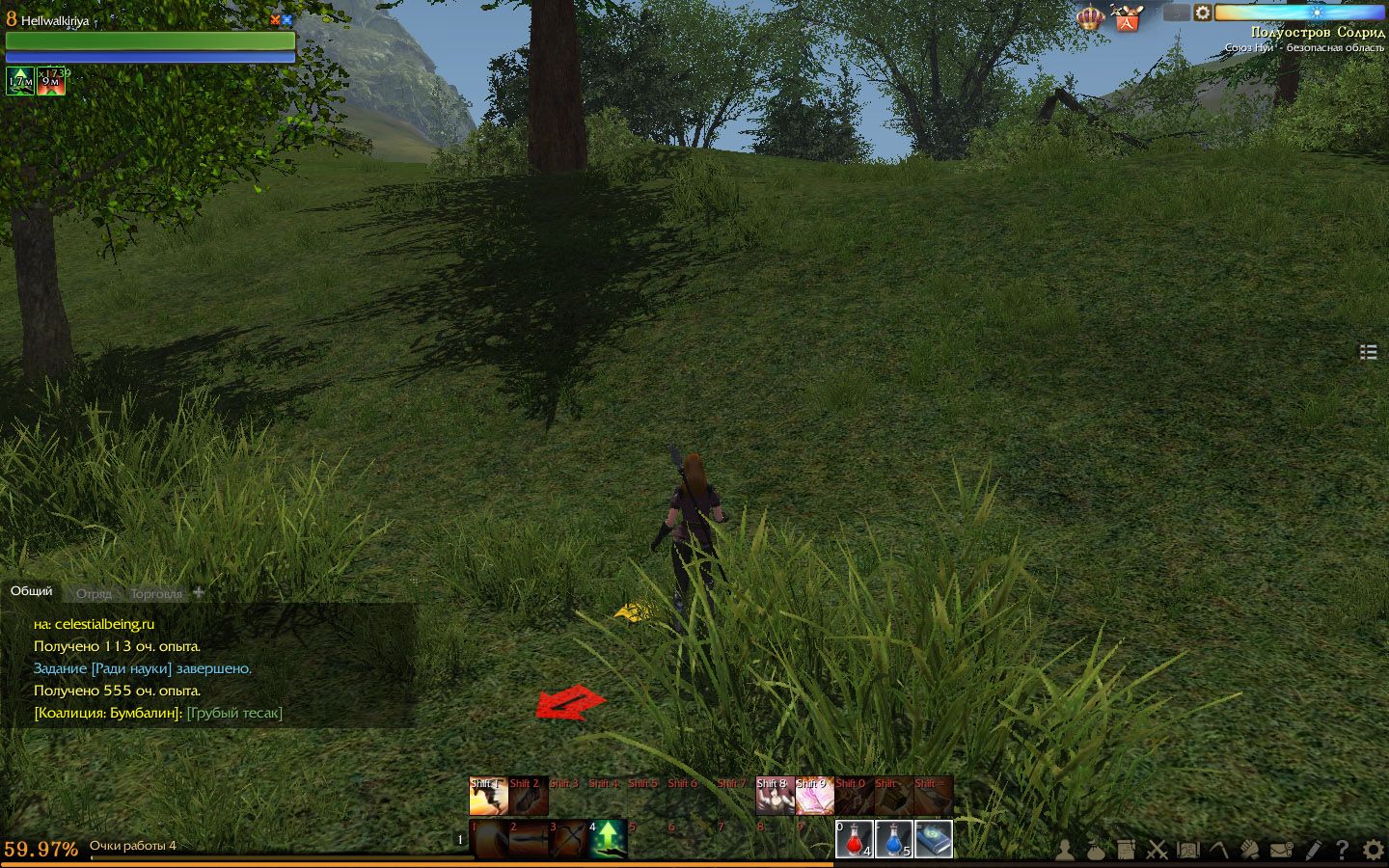Trigger the mount skill at Shift 1
1389x868 pixels.
pyautogui.click(x=488, y=796)
